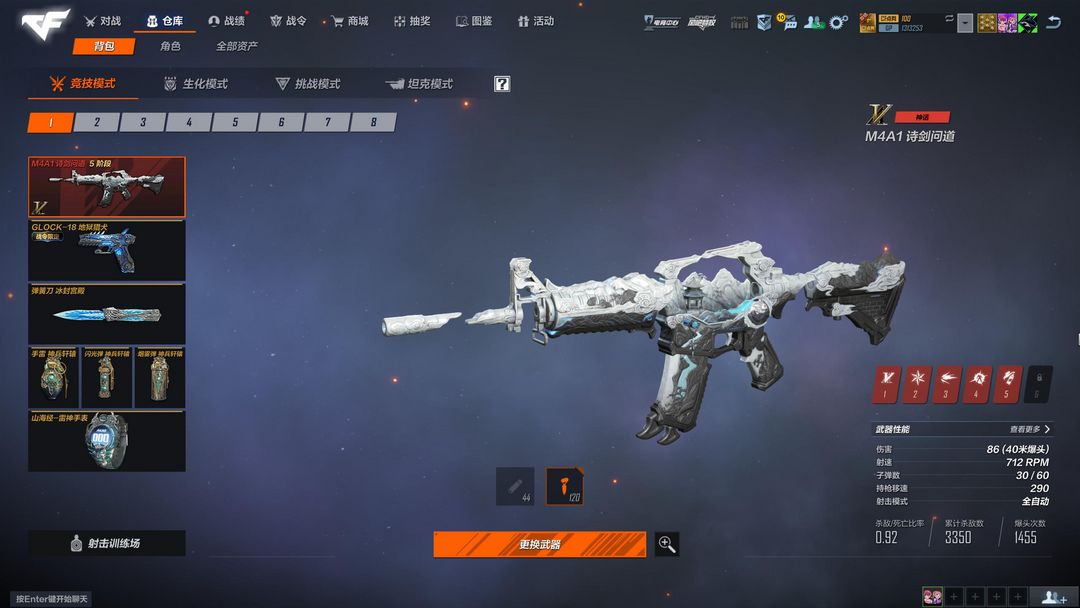Select backpack loadout number 3
This screenshot has width=1080, height=608.
coord(143,122)
